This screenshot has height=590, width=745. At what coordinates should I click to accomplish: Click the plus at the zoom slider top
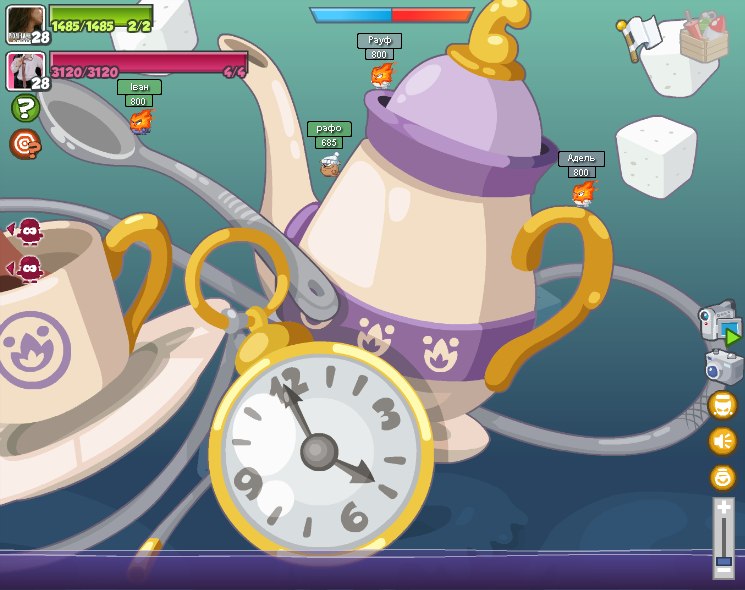[723, 508]
